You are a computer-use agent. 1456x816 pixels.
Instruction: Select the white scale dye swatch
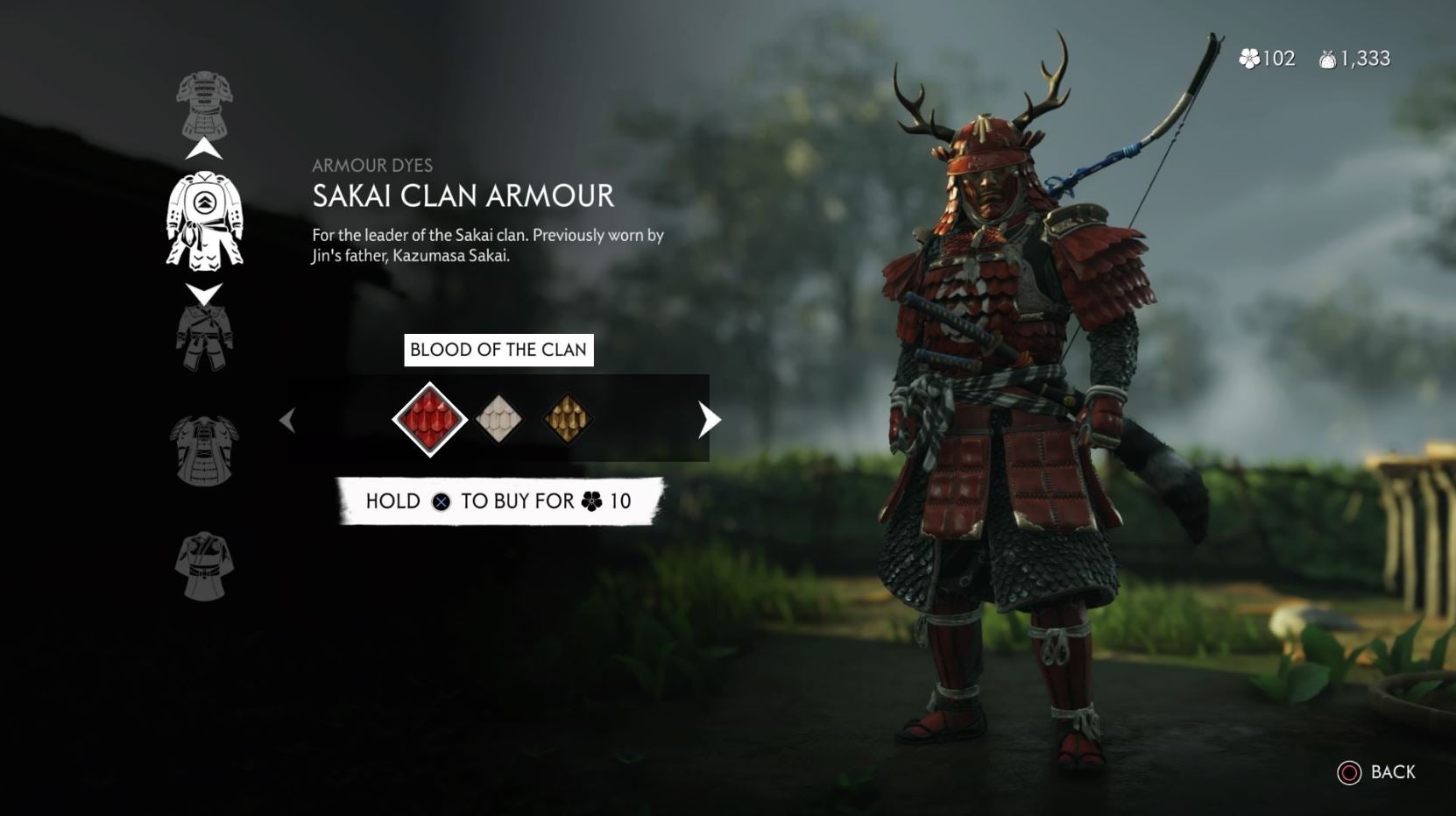(499, 420)
